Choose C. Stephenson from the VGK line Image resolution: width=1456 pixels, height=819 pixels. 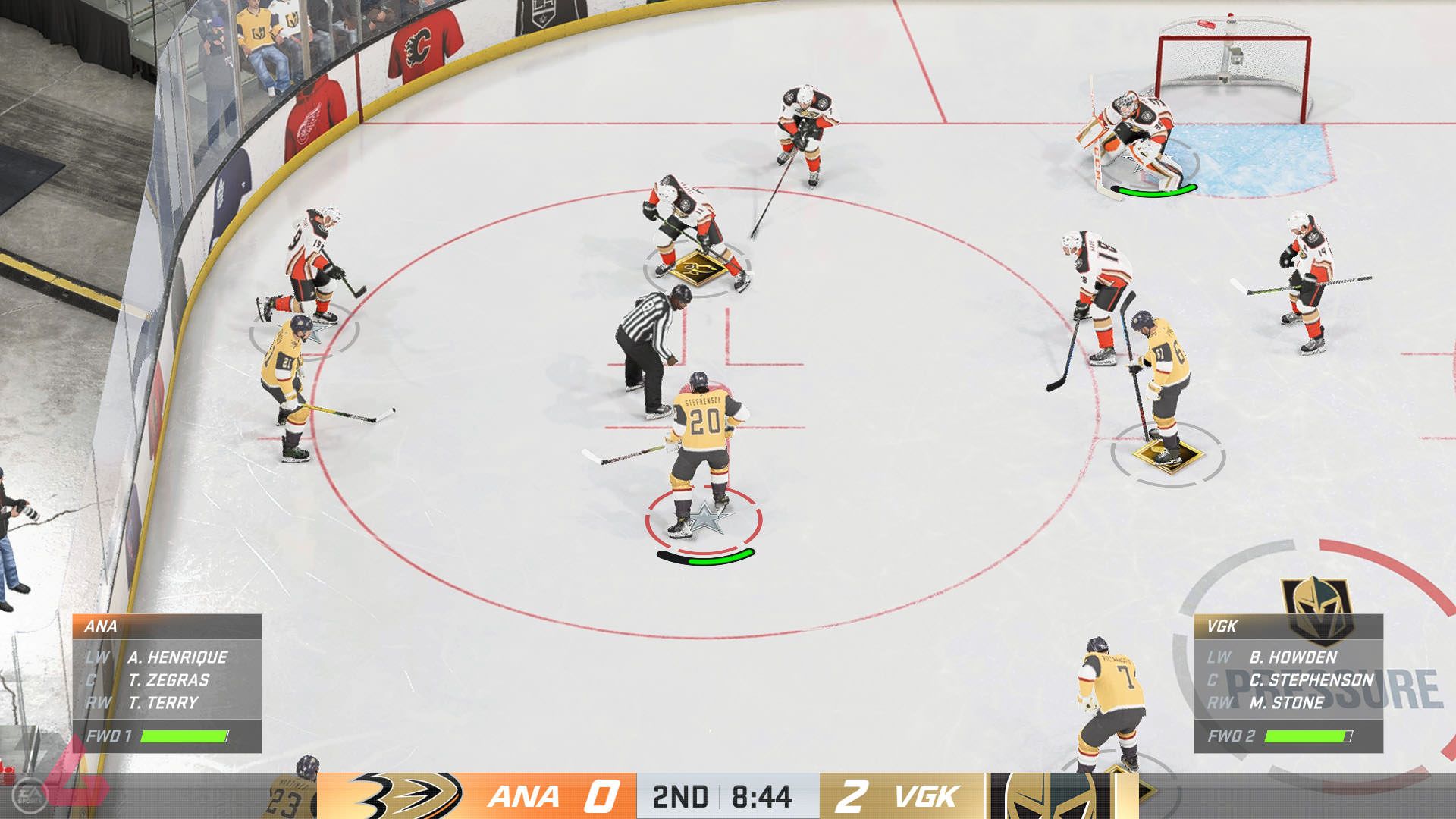click(x=1311, y=680)
